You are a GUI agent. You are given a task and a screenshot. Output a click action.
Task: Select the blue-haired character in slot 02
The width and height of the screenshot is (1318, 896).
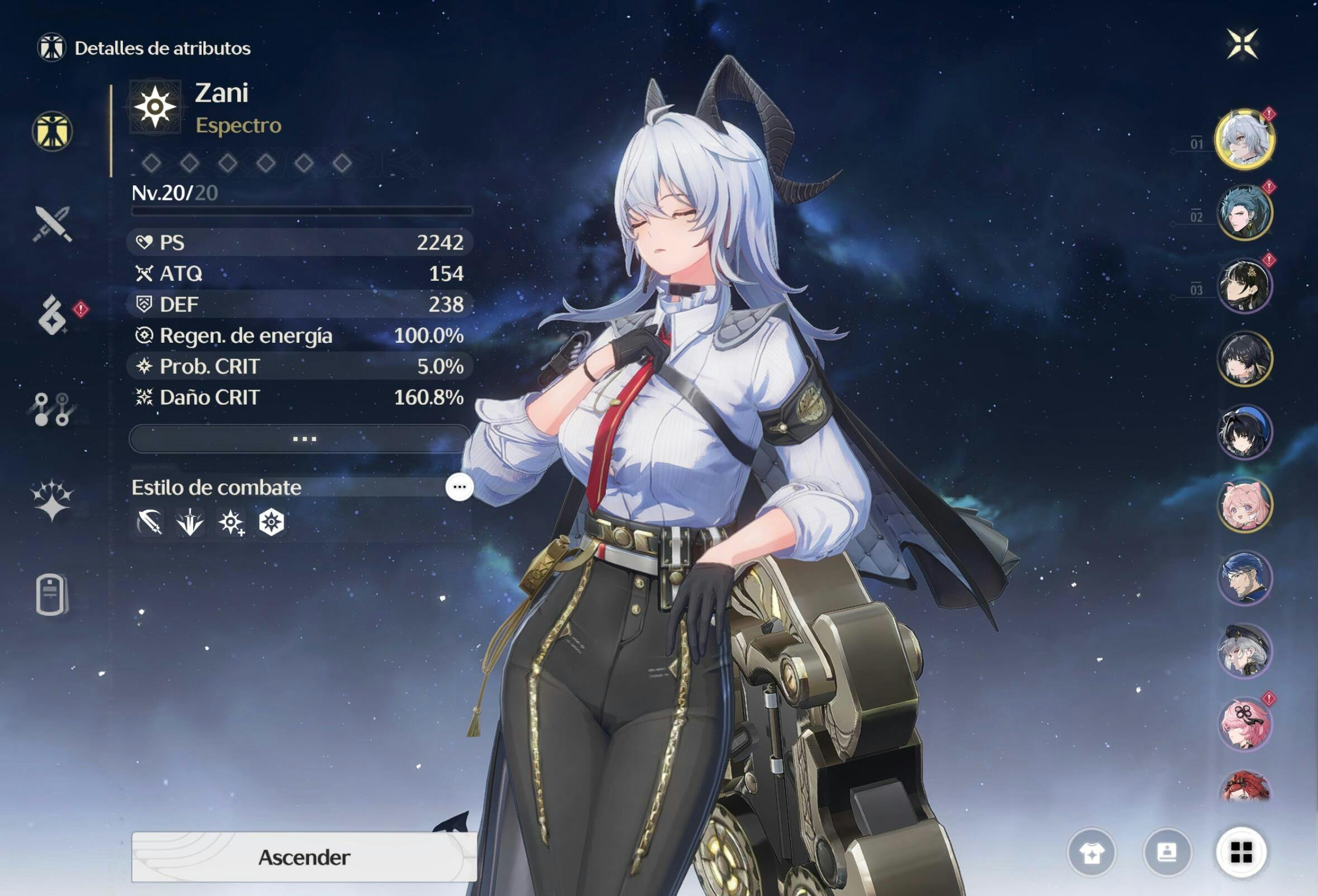click(x=1244, y=212)
